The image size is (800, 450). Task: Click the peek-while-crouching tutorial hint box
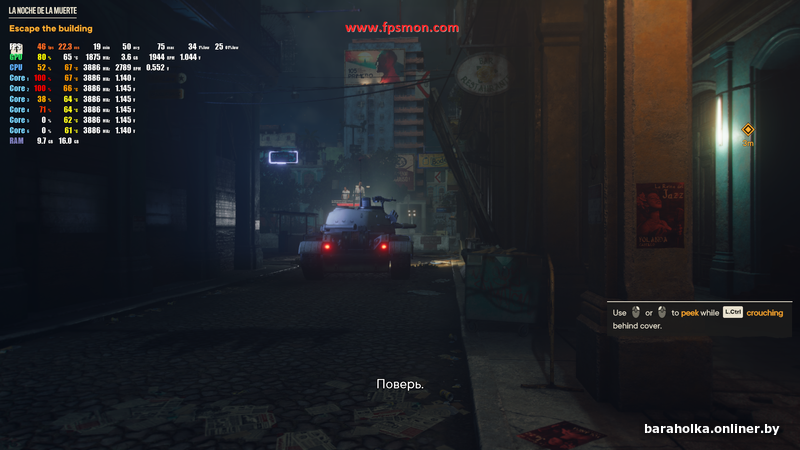tap(698, 318)
